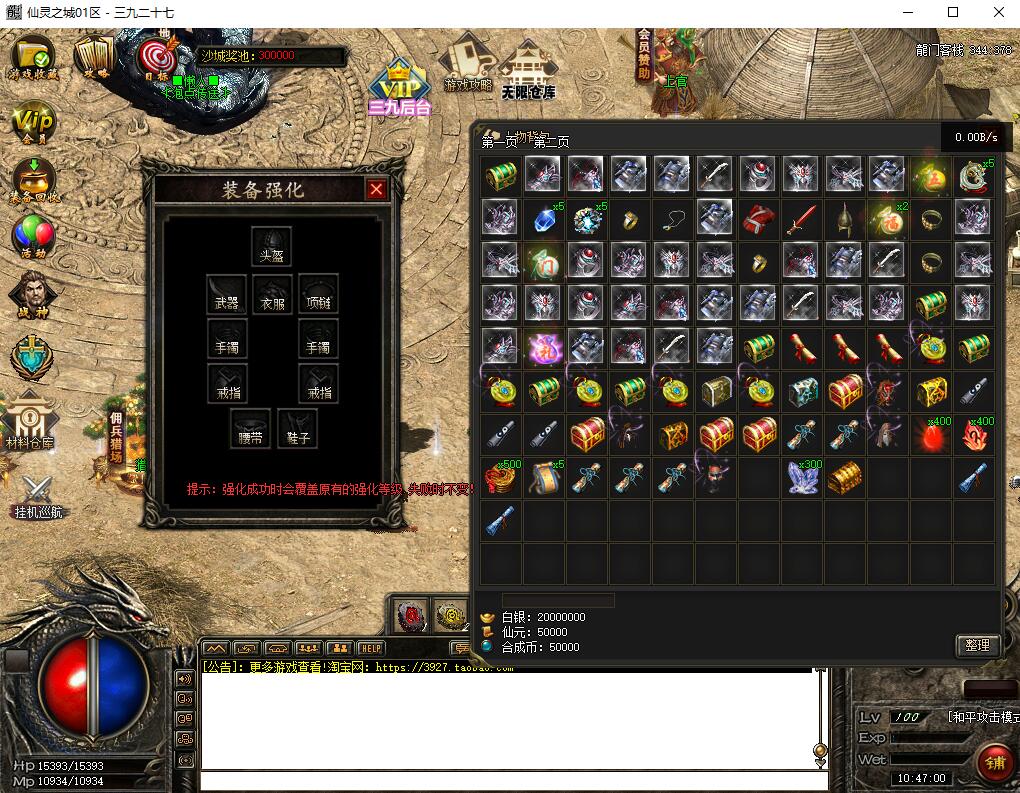The height and width of the screenshot is (793, 1020).
Task: Open the 材料仓库 material warehouse
Action: [30, 420]
